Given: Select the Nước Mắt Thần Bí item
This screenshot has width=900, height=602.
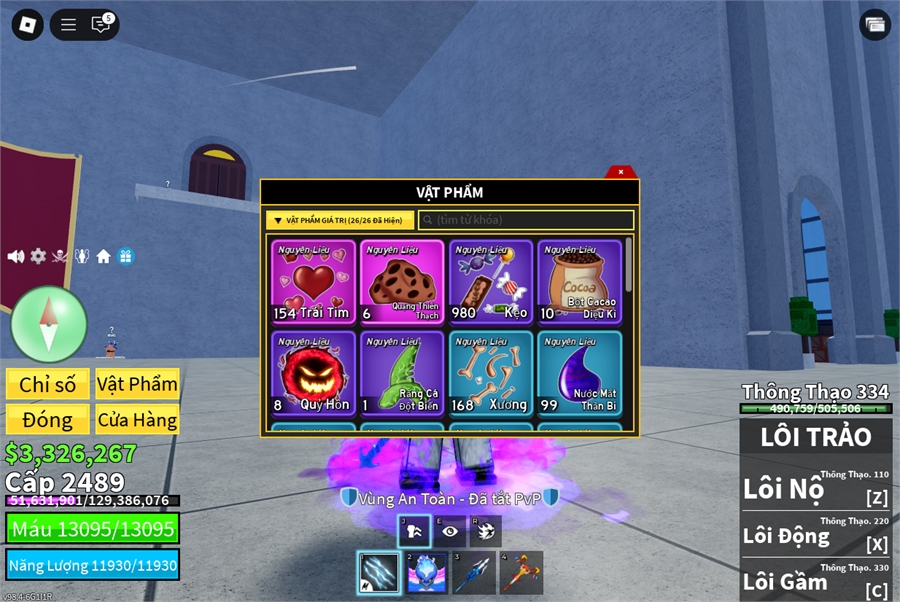Looking at the screenshot, I should pos(580,373).
